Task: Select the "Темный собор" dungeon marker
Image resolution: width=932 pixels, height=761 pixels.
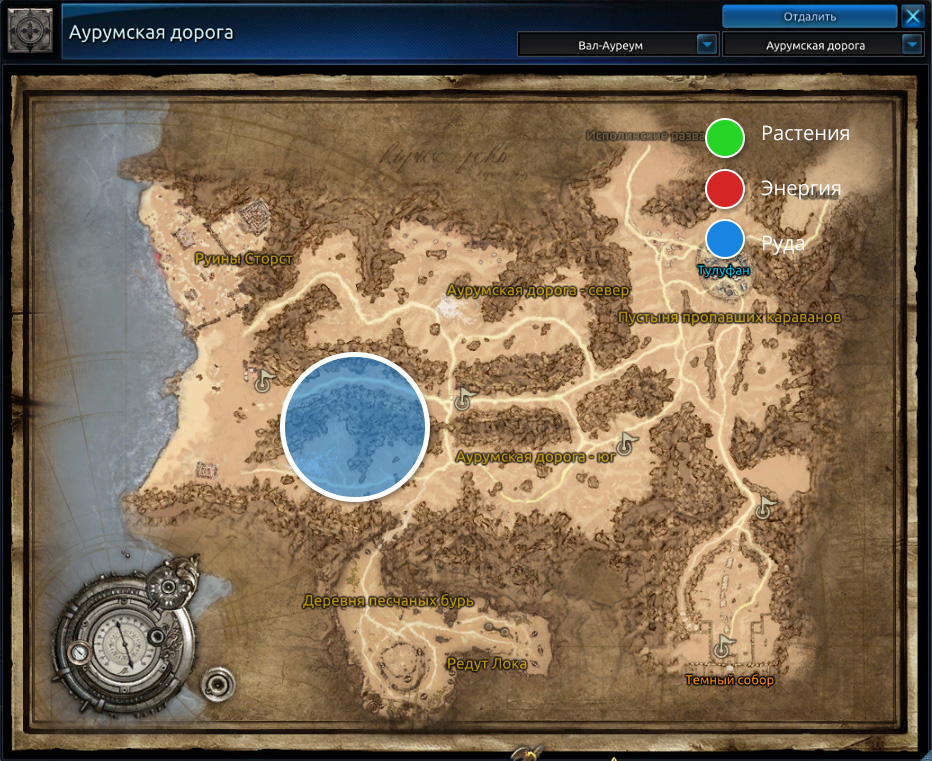Action: click(x=729, y=680)
